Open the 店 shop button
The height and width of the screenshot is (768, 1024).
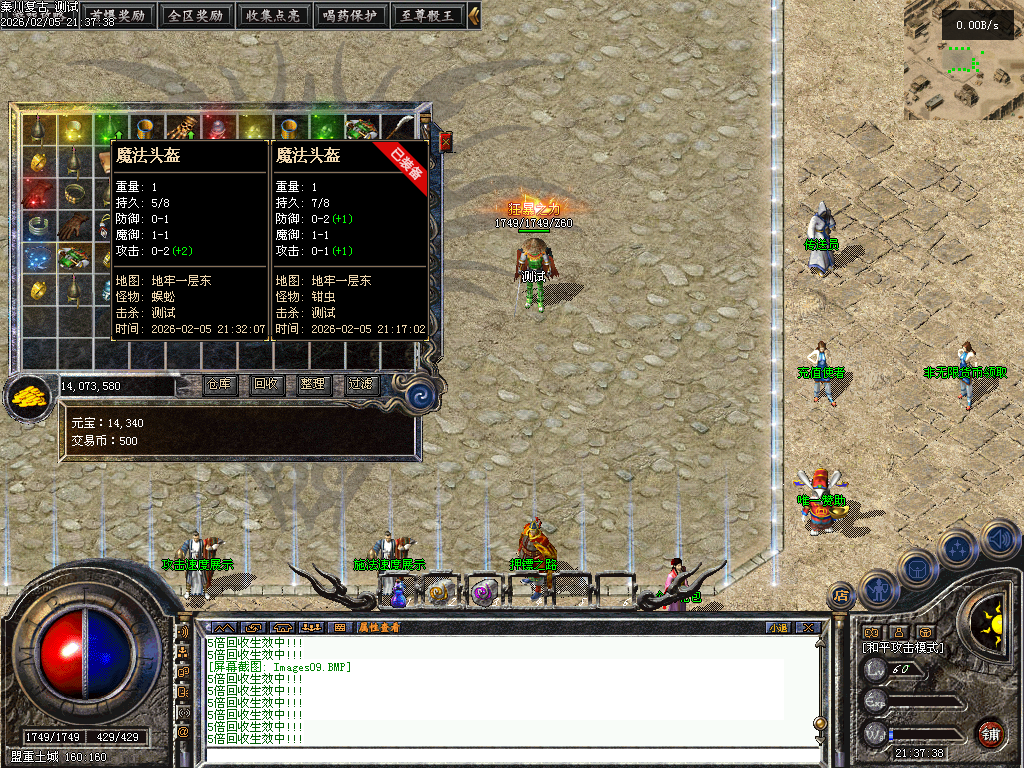click(x=839, y=597)
